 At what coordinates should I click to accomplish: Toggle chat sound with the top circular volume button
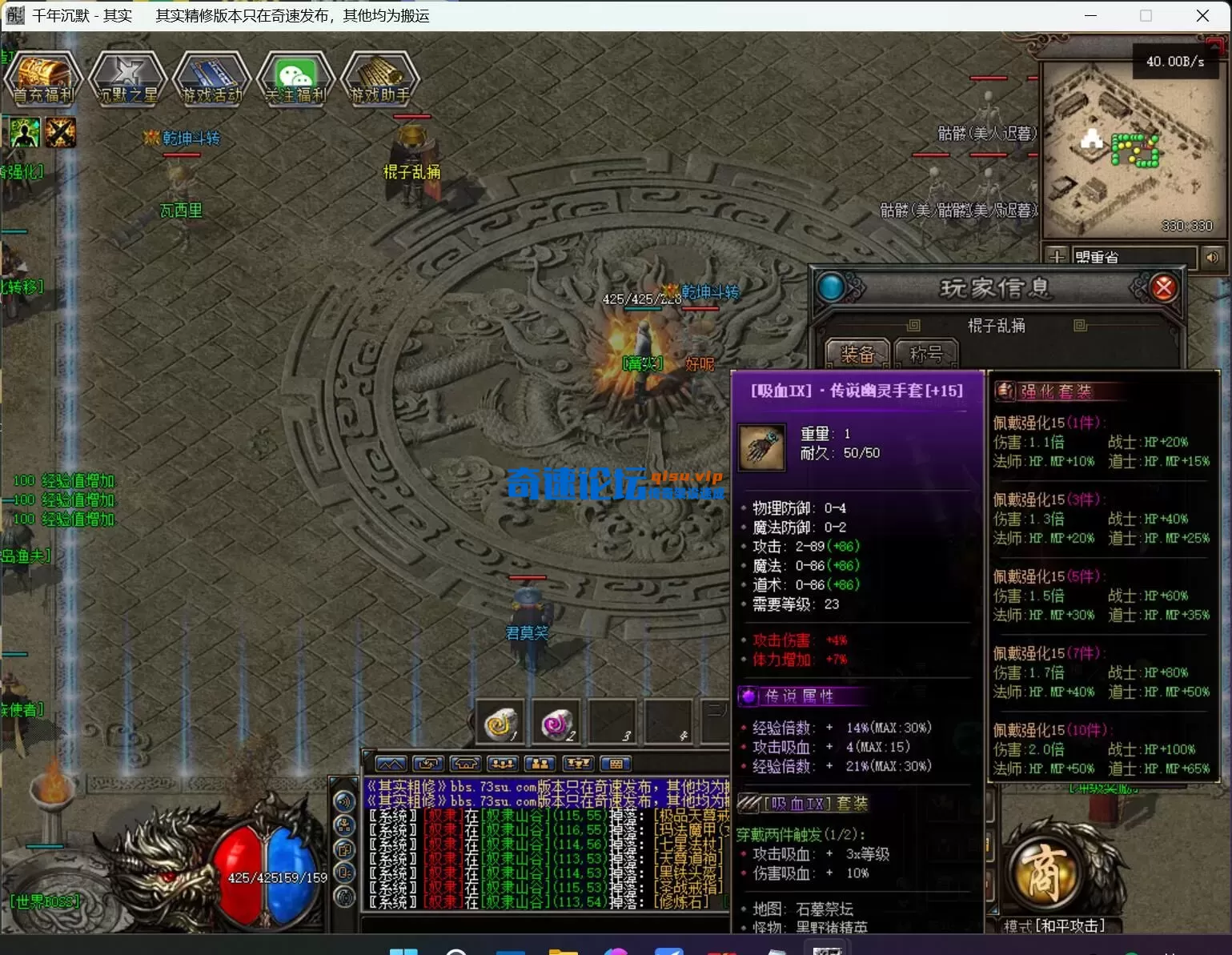pyautogui.click(x=344, y=801)
